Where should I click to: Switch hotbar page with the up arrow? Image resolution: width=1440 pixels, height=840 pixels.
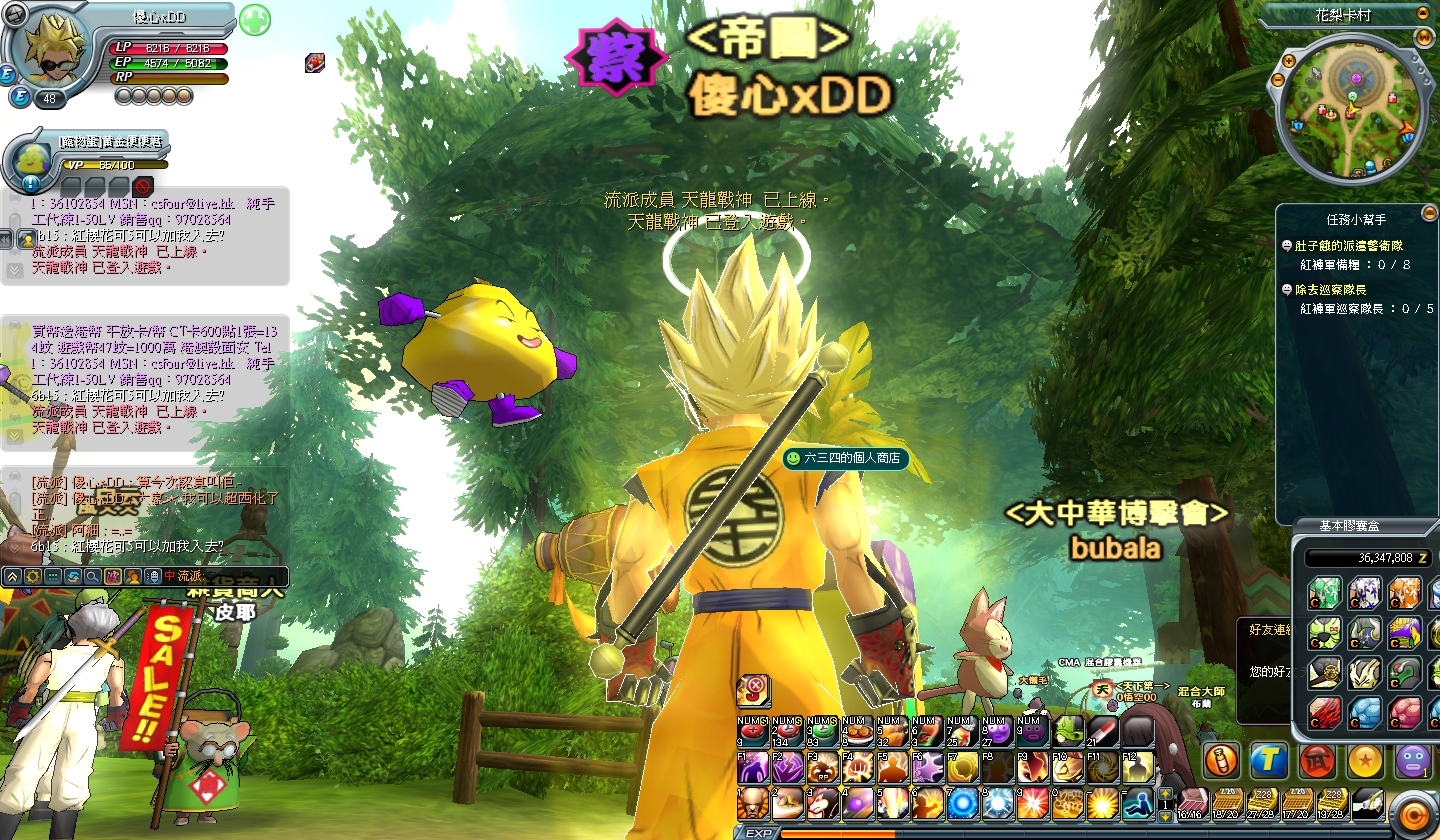tap(1164, 792)
